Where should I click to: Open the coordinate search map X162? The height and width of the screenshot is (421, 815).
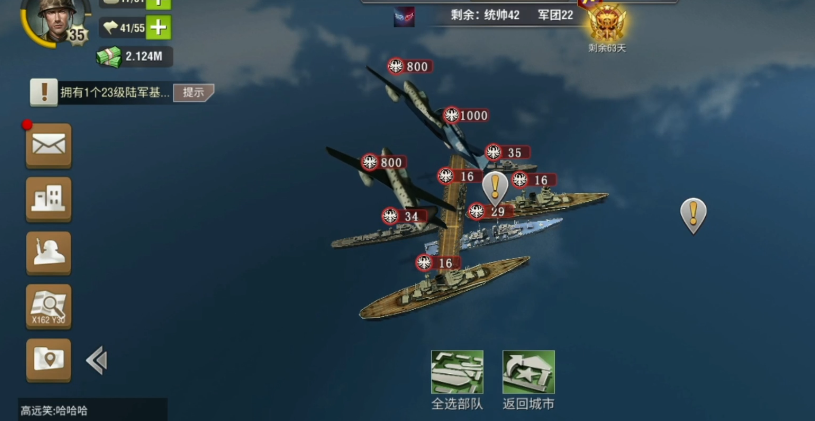[48, 306]
